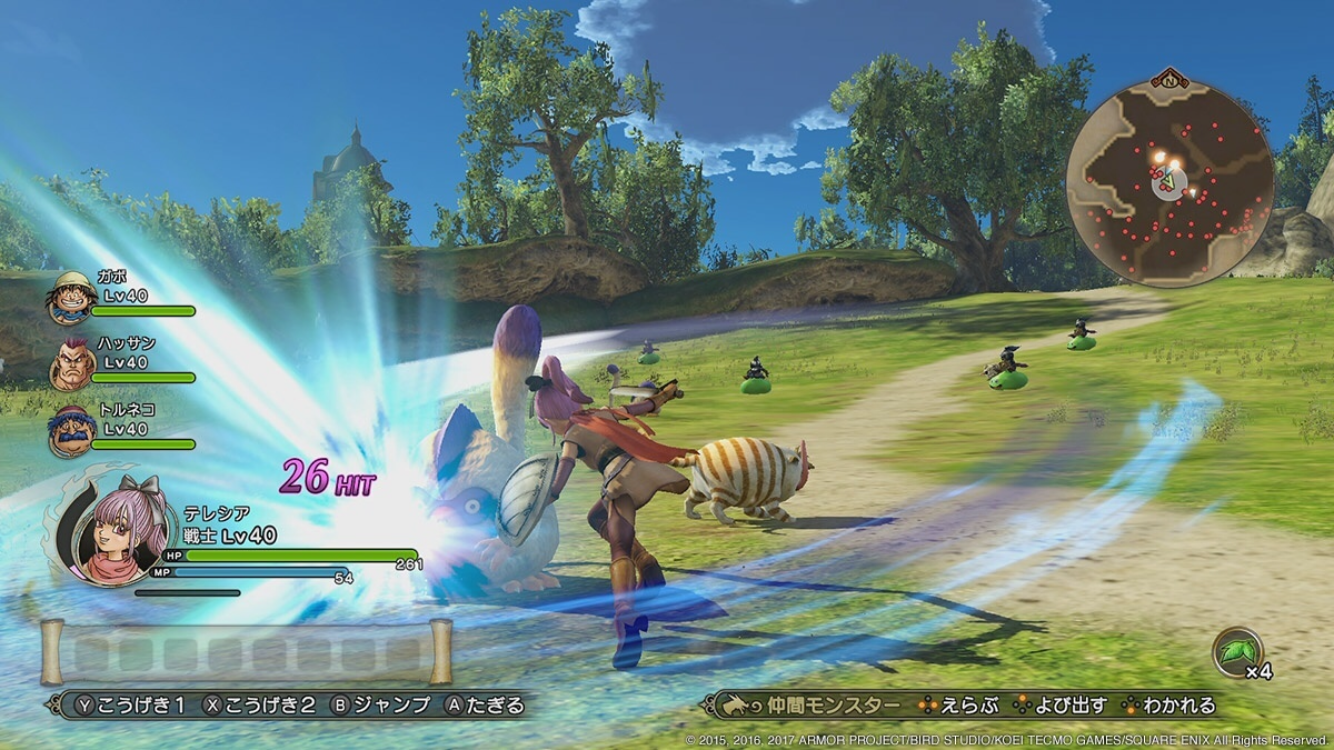Viewport: 1334px width, 750px height.
Task: Use the green leaf item icon
Action: coord(1236,652)
